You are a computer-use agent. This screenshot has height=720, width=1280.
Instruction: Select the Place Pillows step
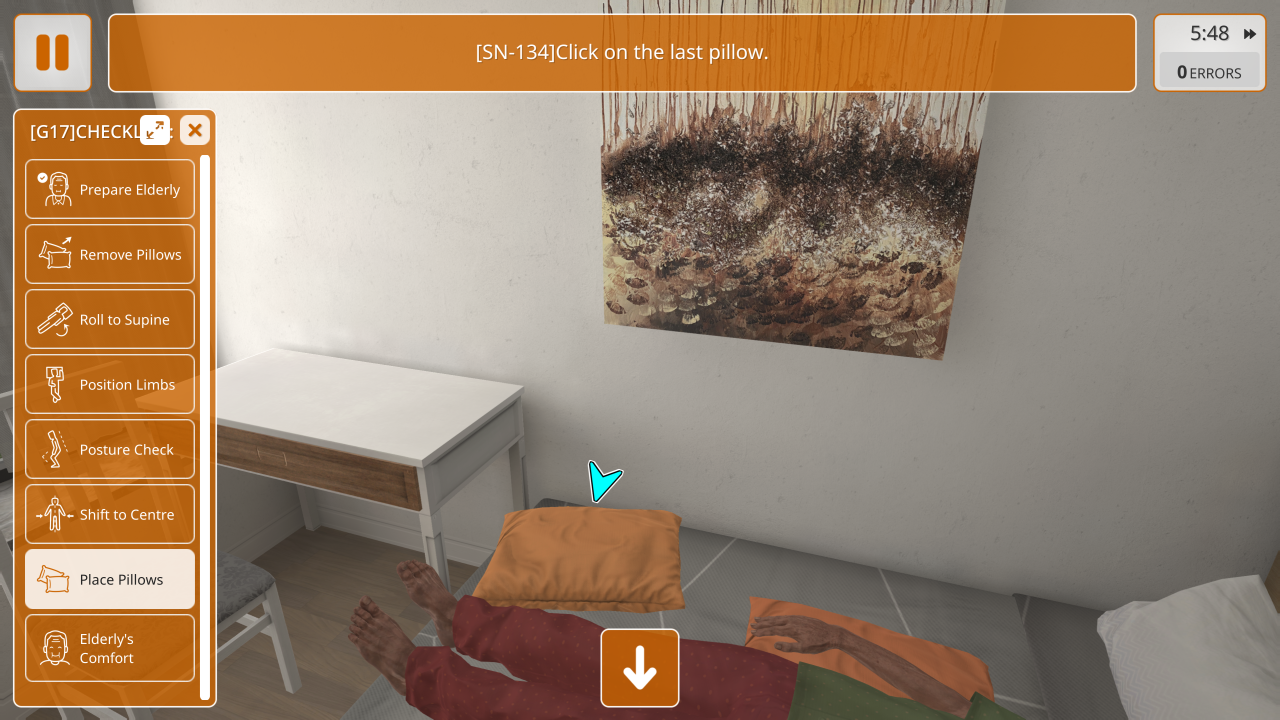coord(110,579)
